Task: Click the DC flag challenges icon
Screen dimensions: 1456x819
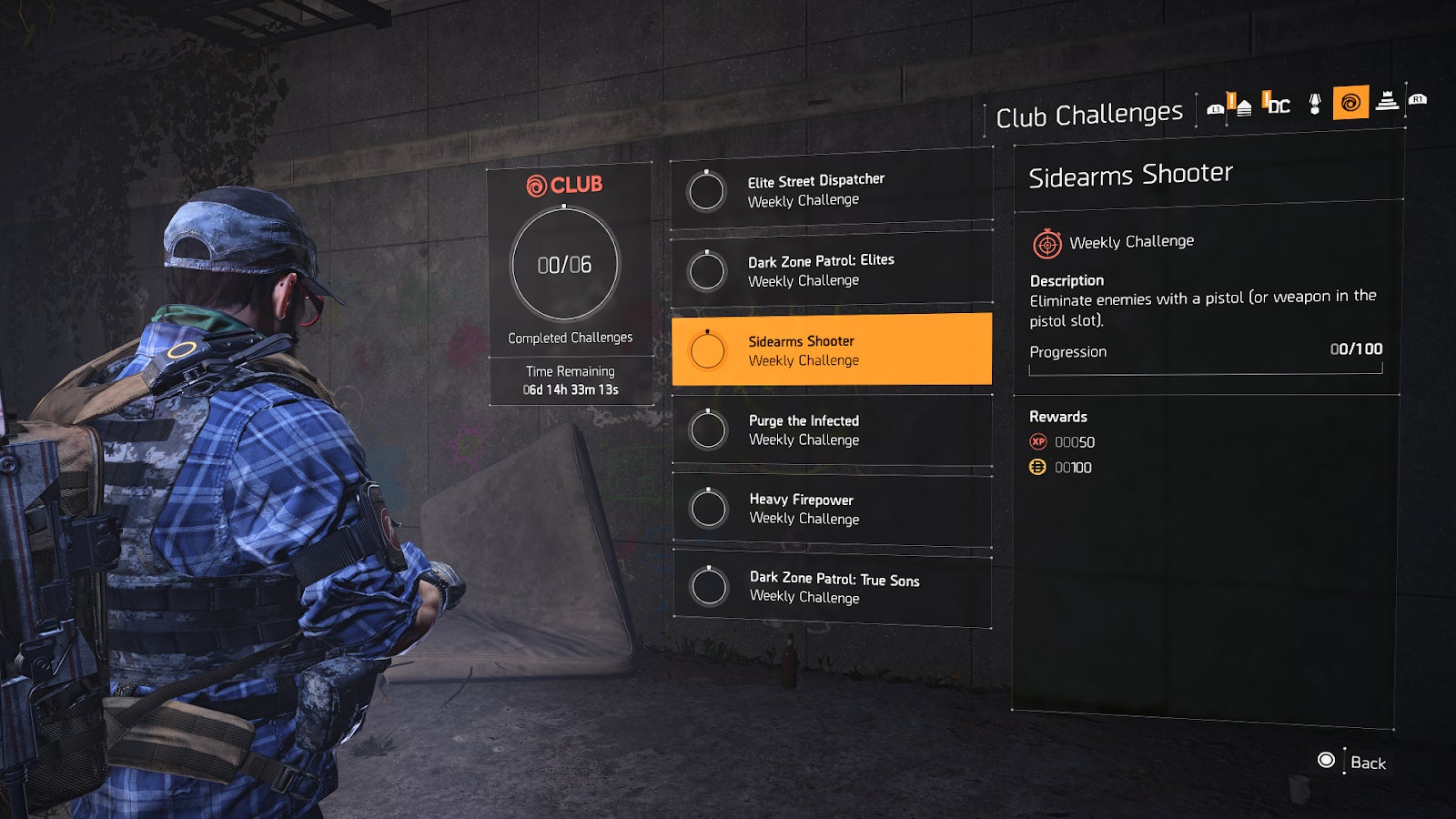Action: point(1276,105)
